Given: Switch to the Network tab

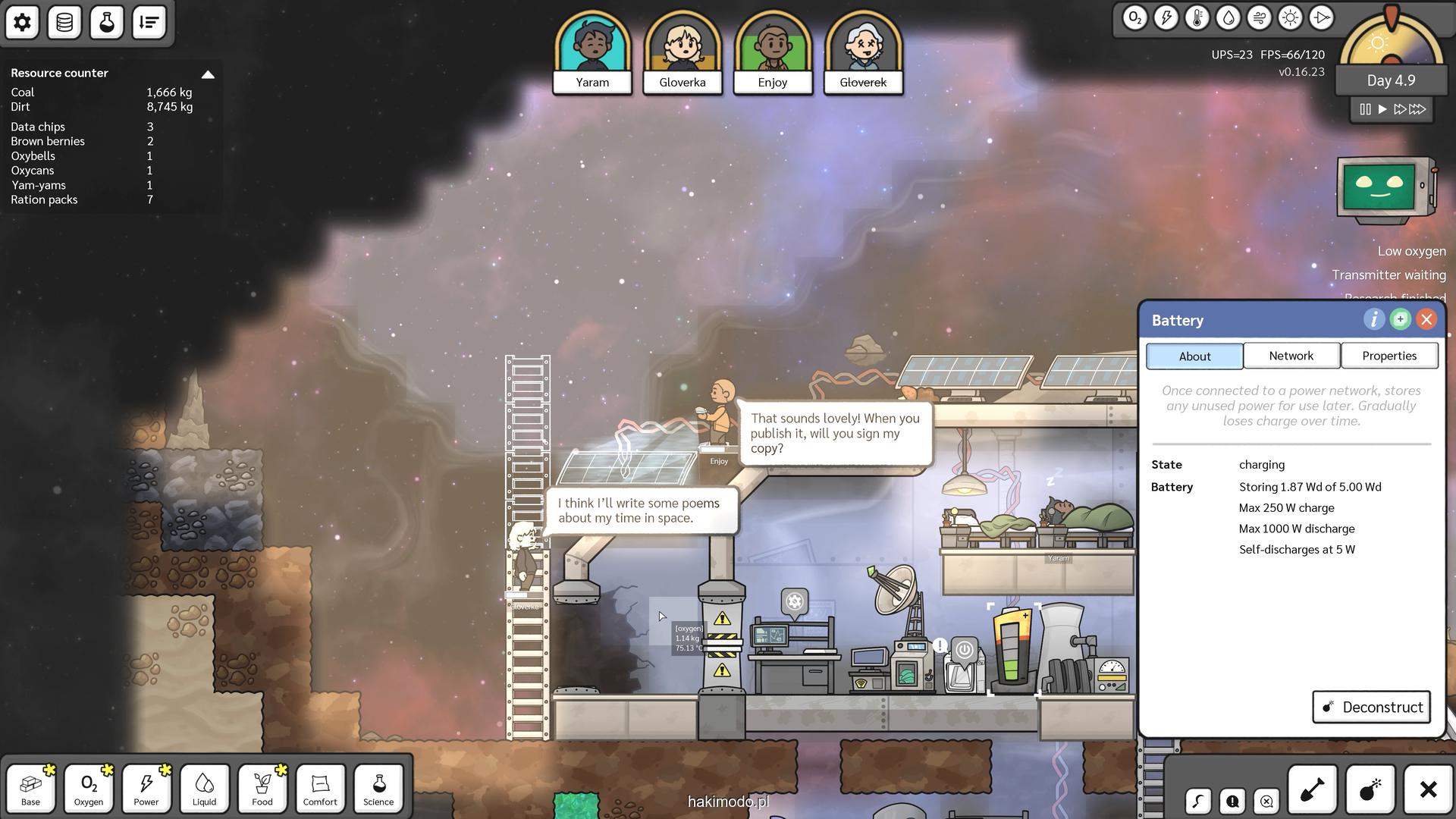Looking at the screenshot, I should pos(1291,356).
